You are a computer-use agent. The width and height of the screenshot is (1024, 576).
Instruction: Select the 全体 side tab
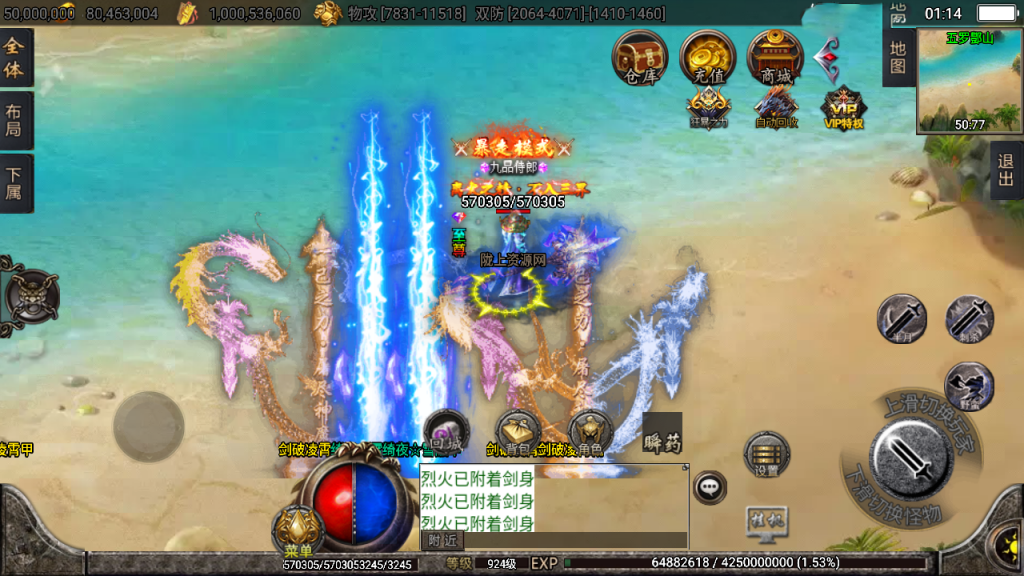[x=15, y=58]
